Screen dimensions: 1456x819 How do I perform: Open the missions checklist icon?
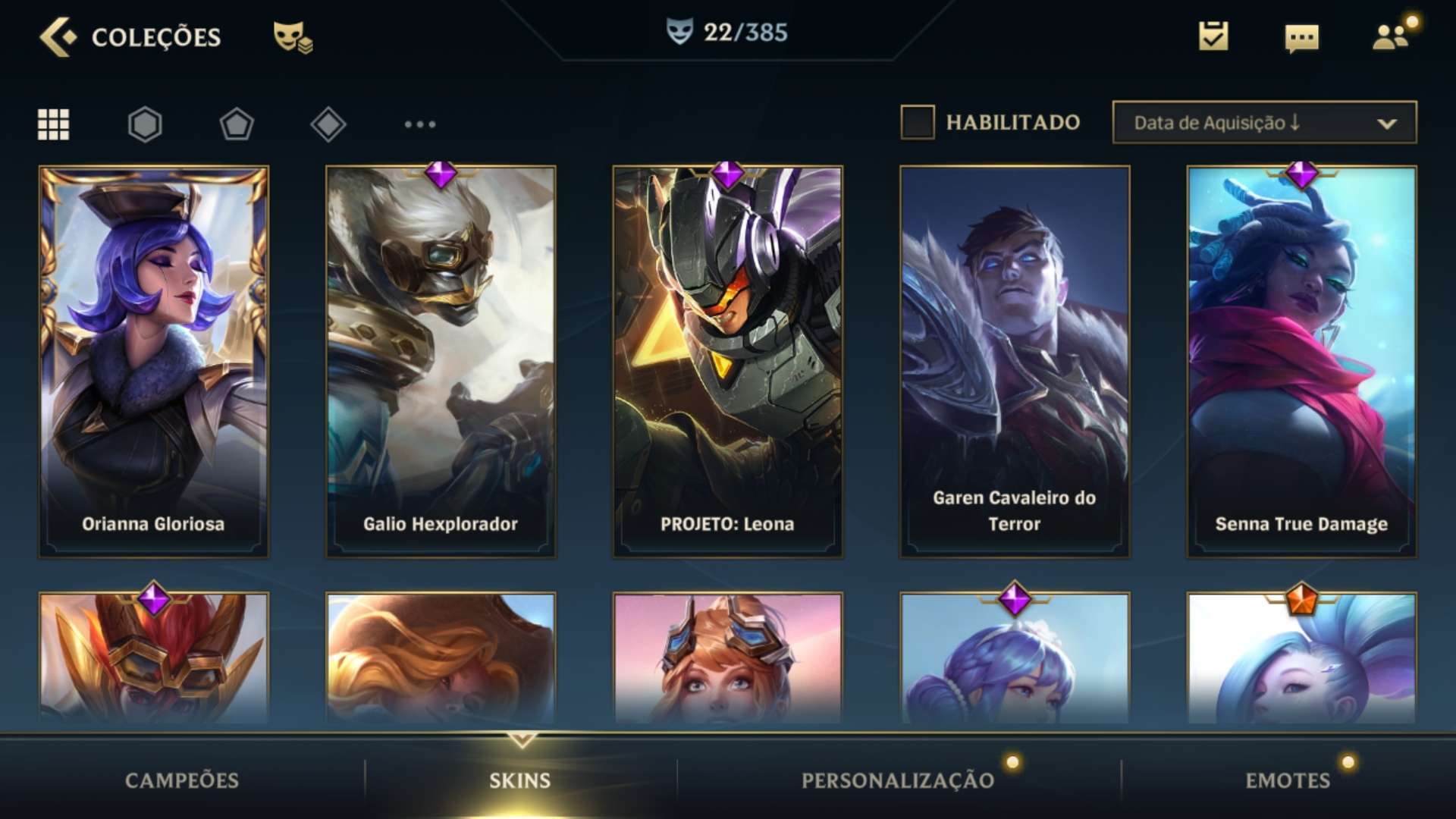coord(1213,36)
